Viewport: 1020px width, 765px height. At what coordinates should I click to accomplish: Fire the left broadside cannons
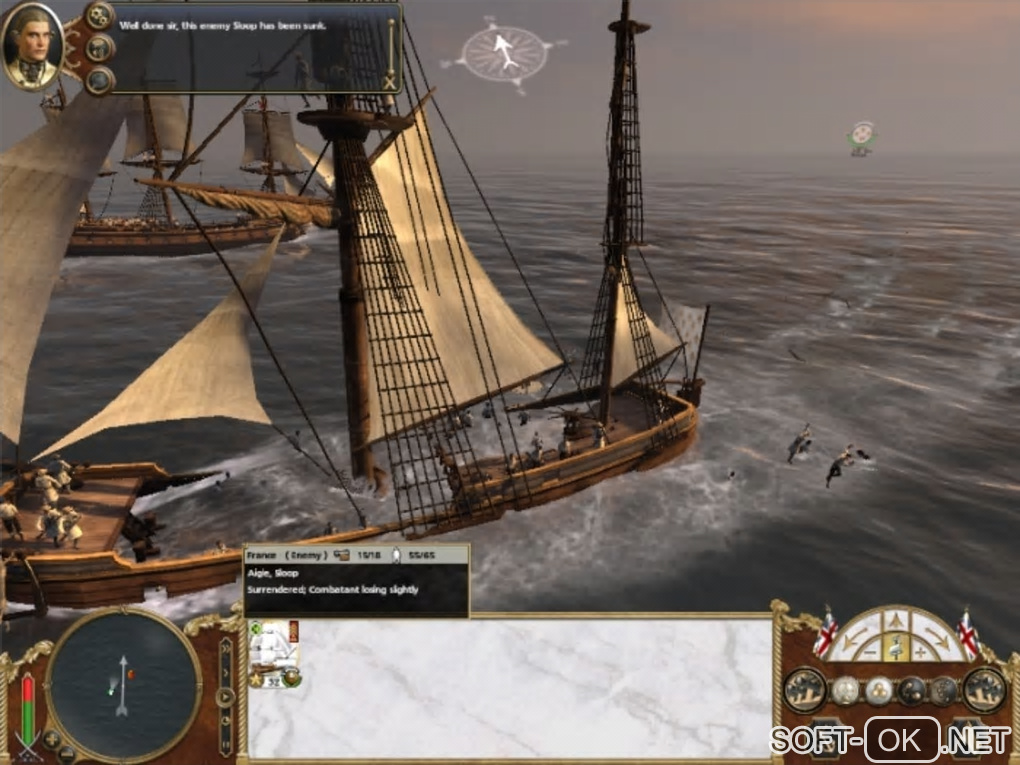pyautogui.click(x=805, y=689)
